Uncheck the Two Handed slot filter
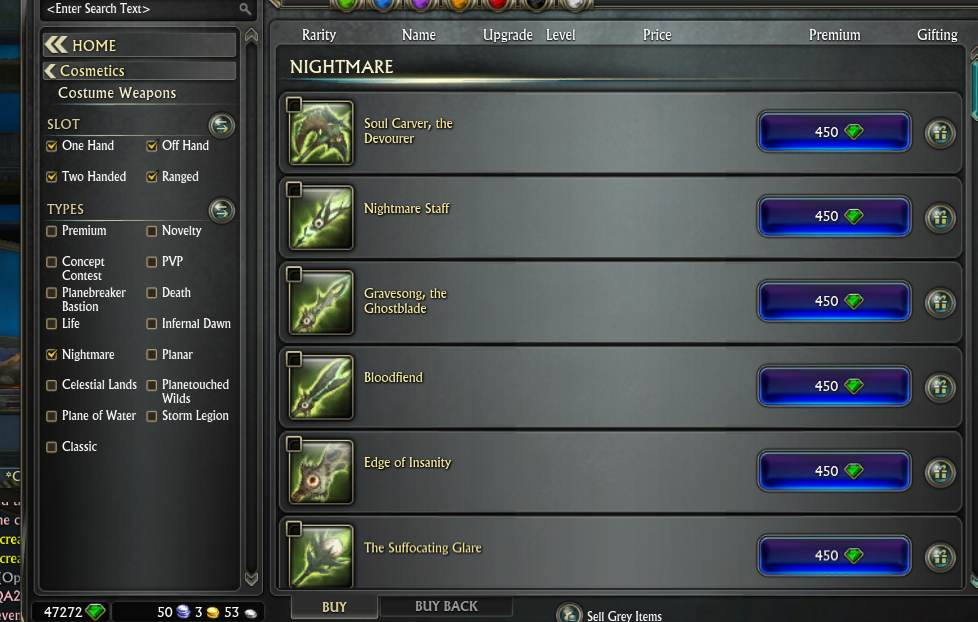Viewport: 978px width, 622px height. tap(52, 177)
